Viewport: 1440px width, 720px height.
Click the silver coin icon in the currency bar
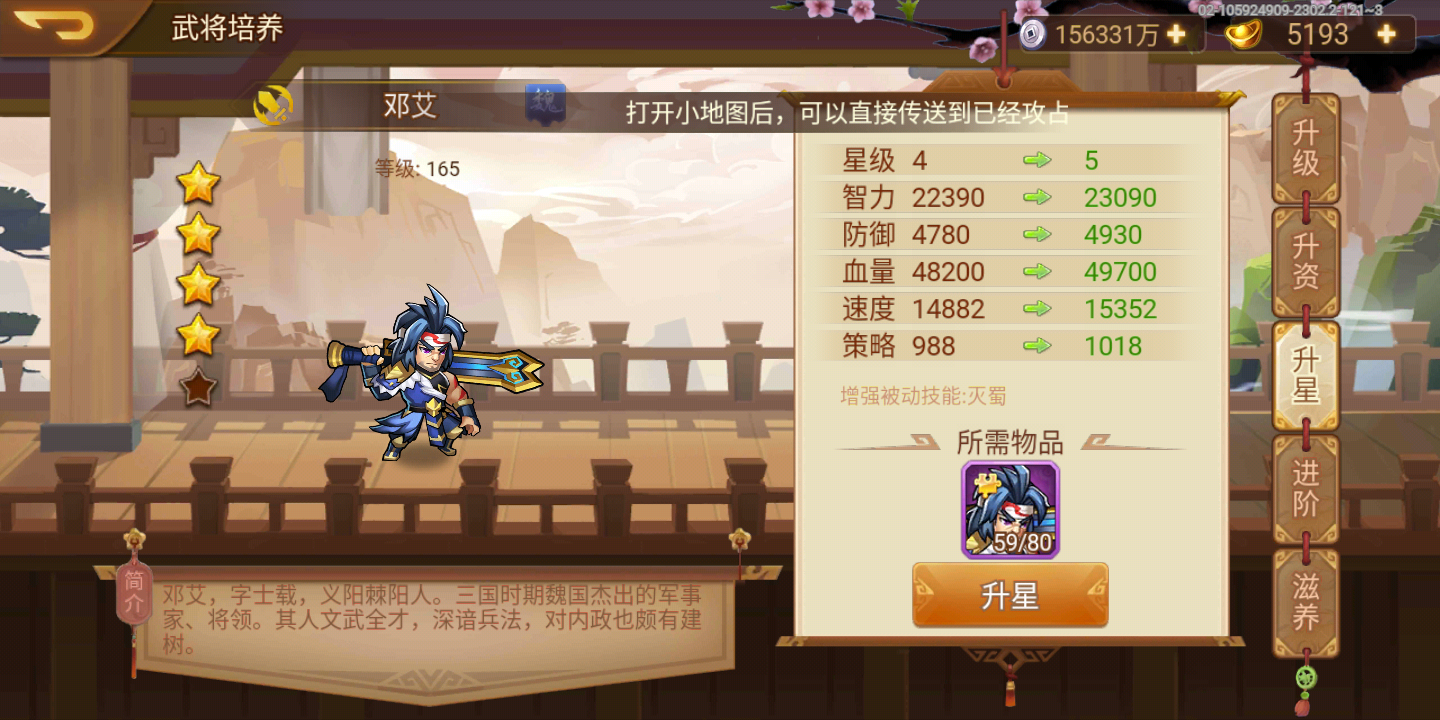click(x=1032, y=33)
